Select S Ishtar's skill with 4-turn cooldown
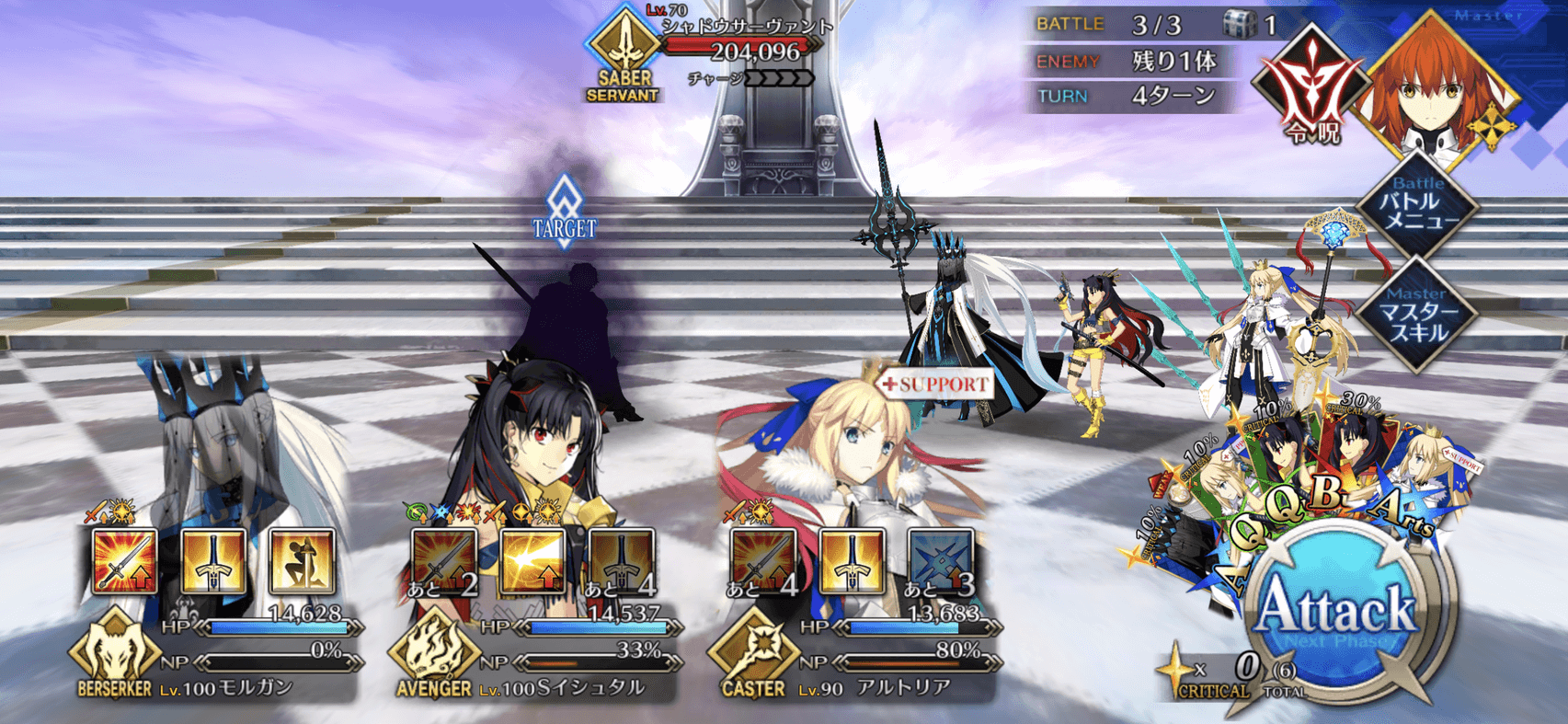 coord(622,560)
